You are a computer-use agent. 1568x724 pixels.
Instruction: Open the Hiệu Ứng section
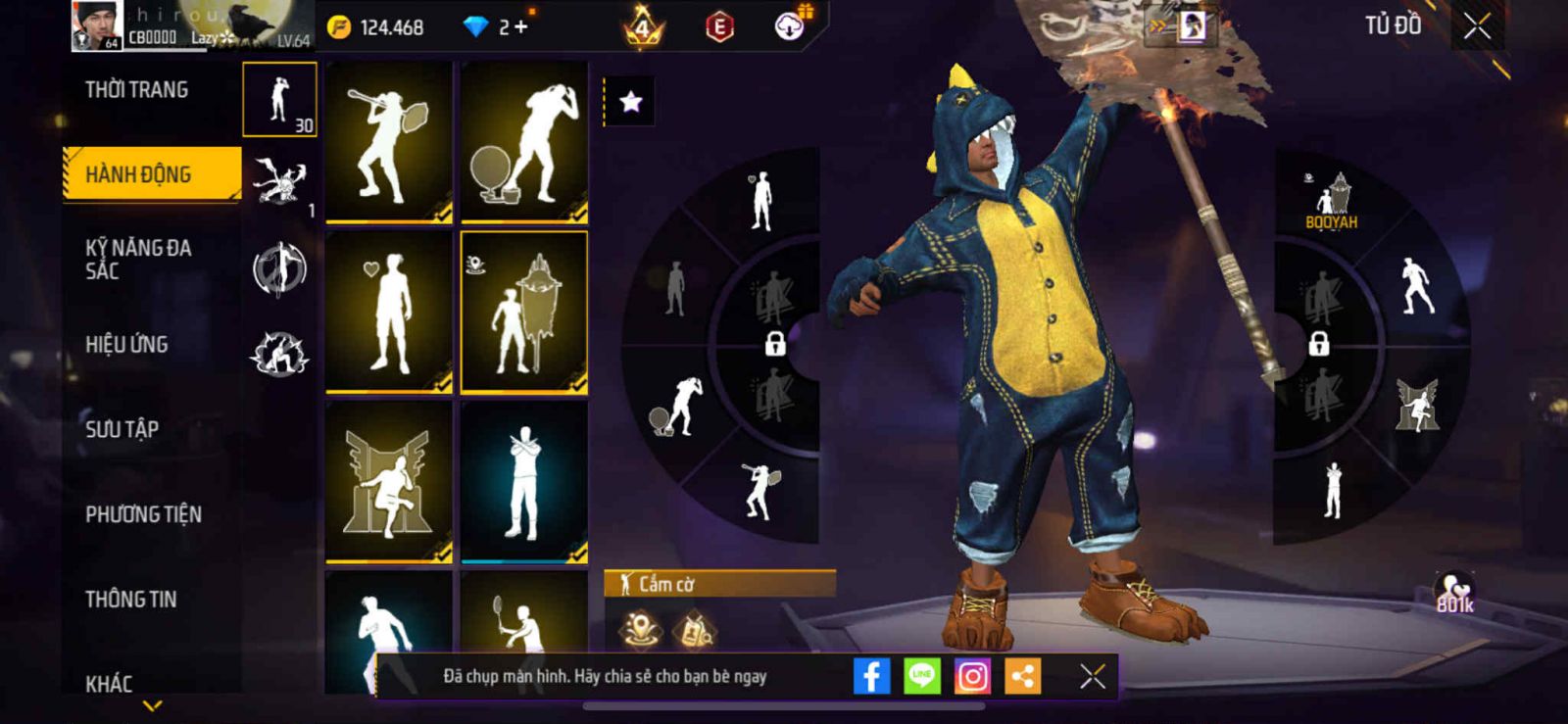tap(126, 344)
